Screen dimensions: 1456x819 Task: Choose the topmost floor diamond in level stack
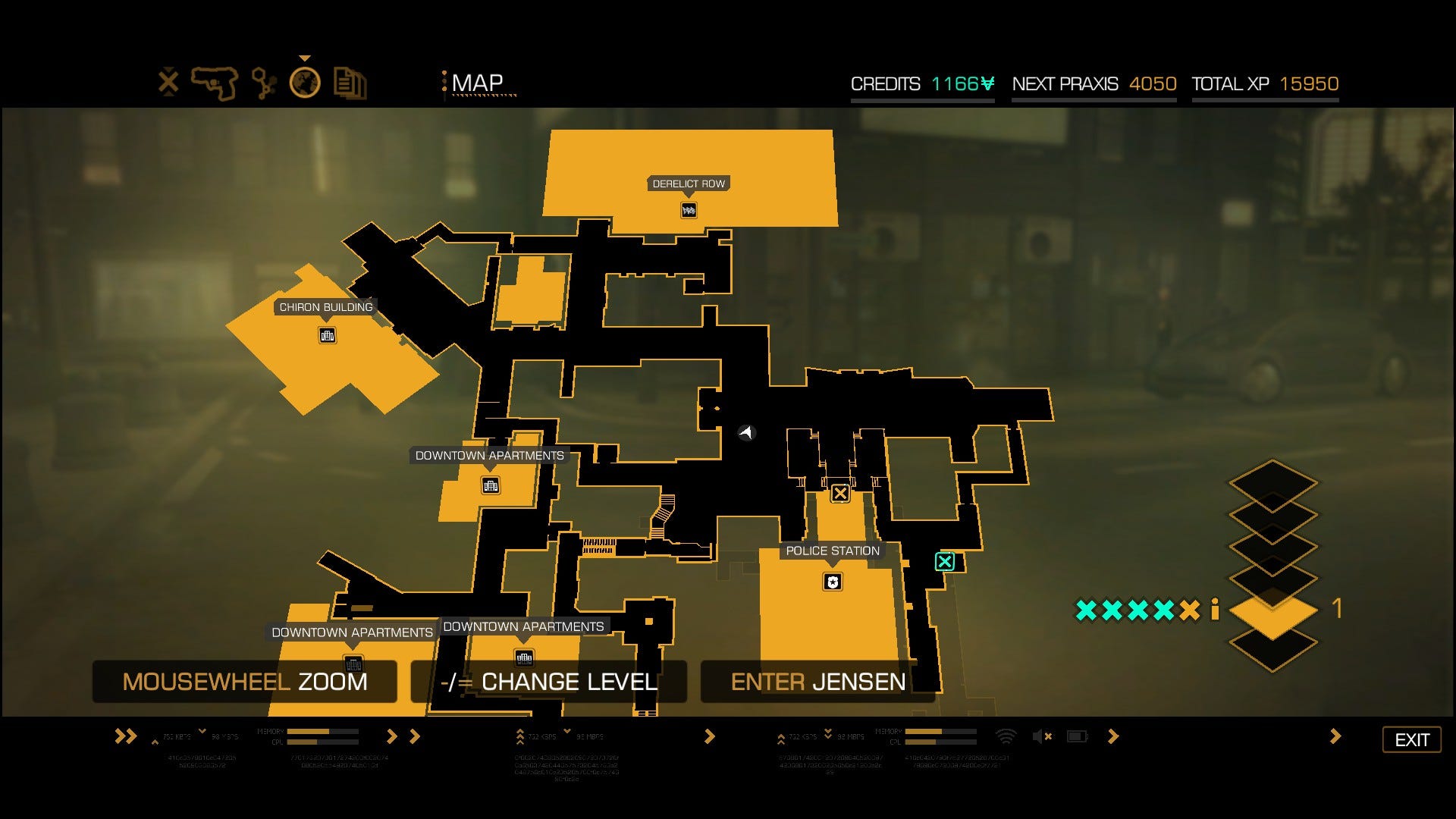pyautogui.click(x=1272, y=481)
